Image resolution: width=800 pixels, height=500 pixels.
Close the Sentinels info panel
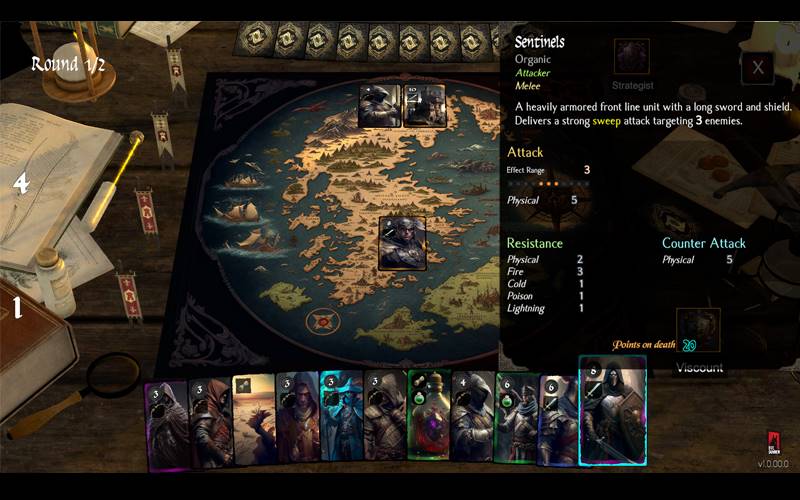tap(758, 68)
